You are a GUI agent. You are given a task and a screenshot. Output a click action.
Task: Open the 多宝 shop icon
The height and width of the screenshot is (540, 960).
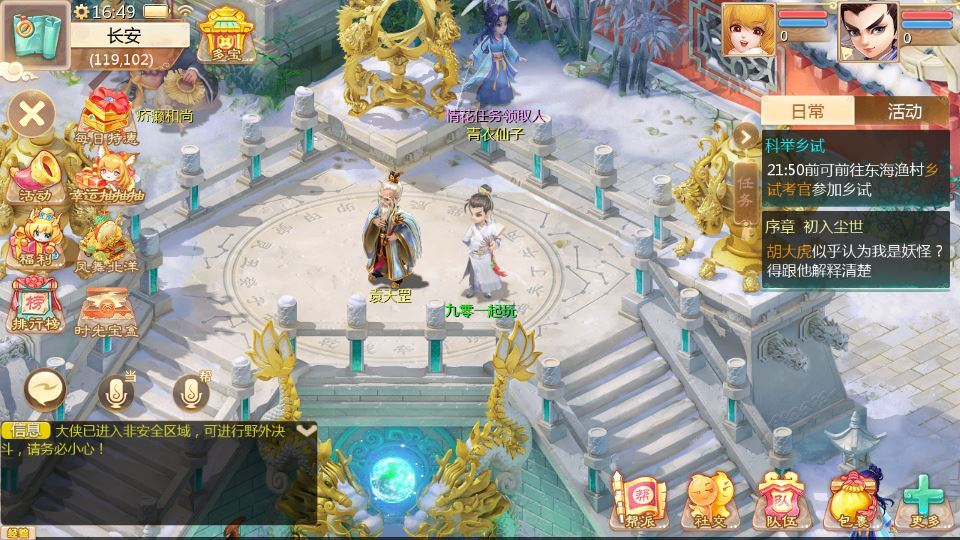click(223, 36)
